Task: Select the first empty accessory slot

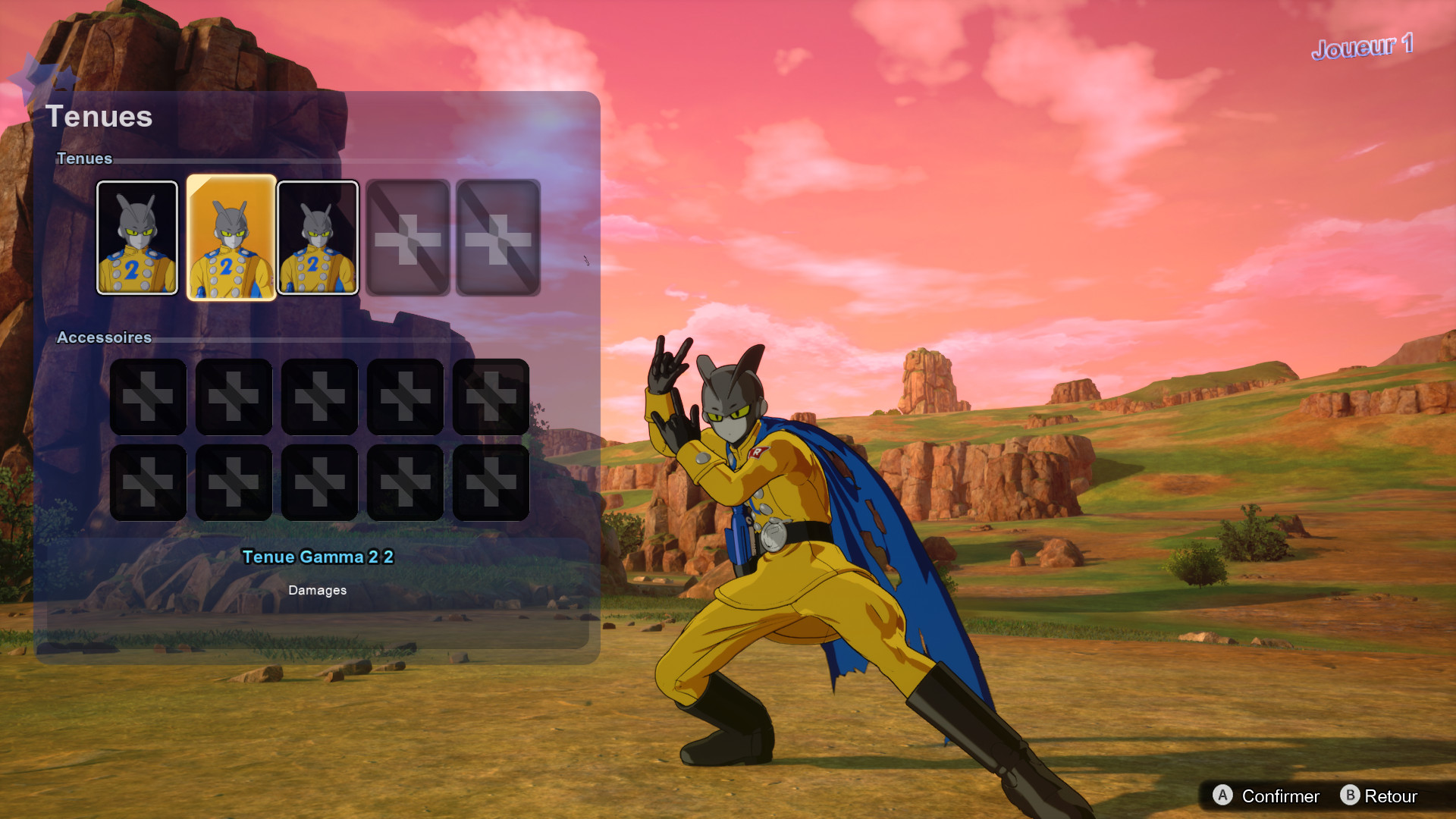Action: pyautogui.click(x=148, y=395)
